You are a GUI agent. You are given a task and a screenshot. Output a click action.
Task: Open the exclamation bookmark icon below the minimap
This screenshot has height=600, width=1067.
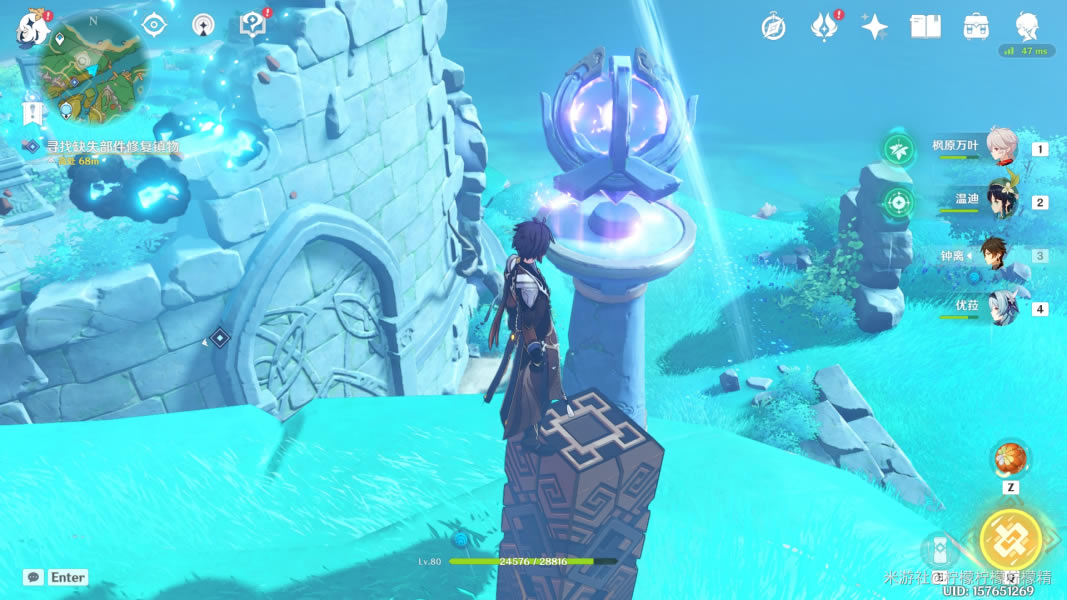33,112
